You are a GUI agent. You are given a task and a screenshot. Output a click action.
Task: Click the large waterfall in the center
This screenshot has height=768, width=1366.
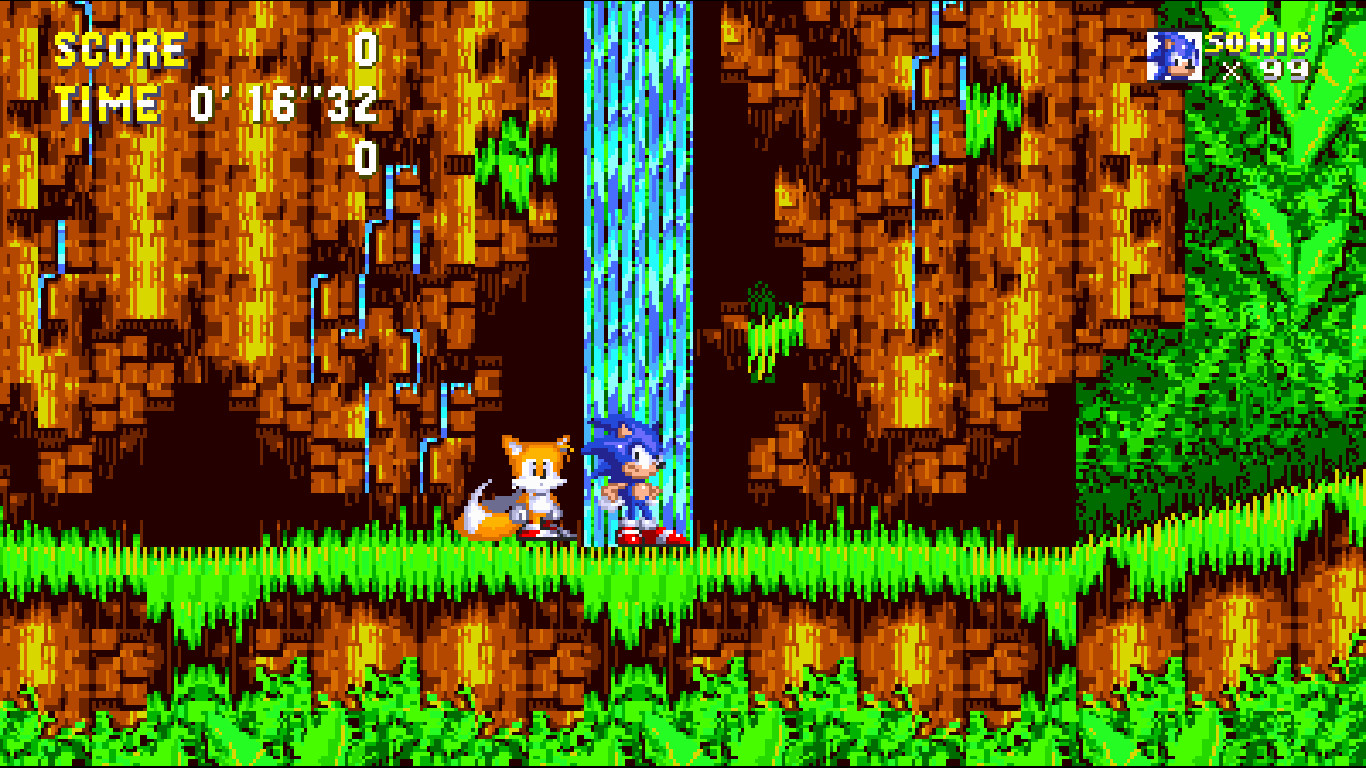[x=640, y=250]
